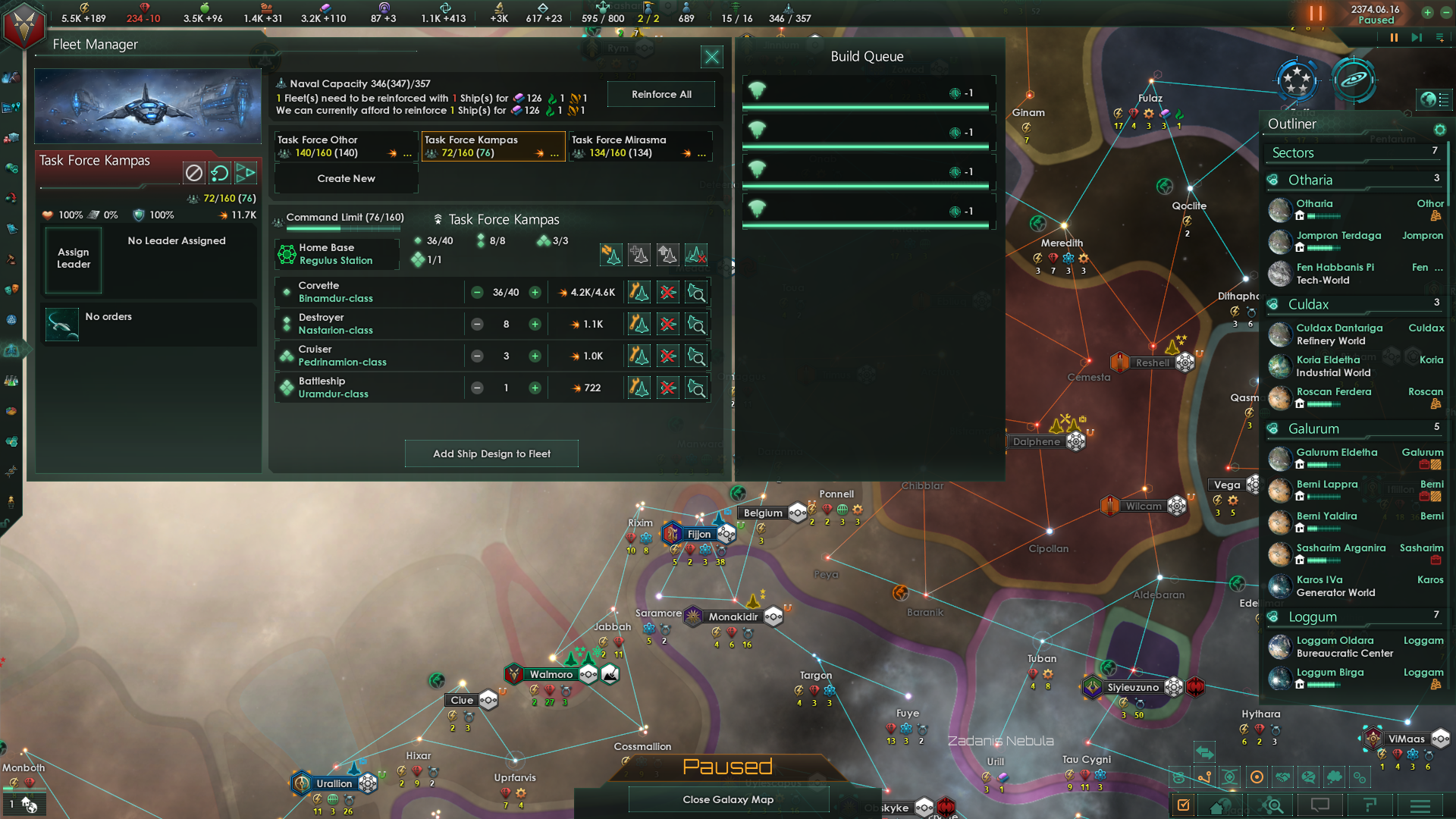Viewport: 1456px width, 819px height.
Task: Toggle pause with the pause button top right
Action: pos(1316,14)
